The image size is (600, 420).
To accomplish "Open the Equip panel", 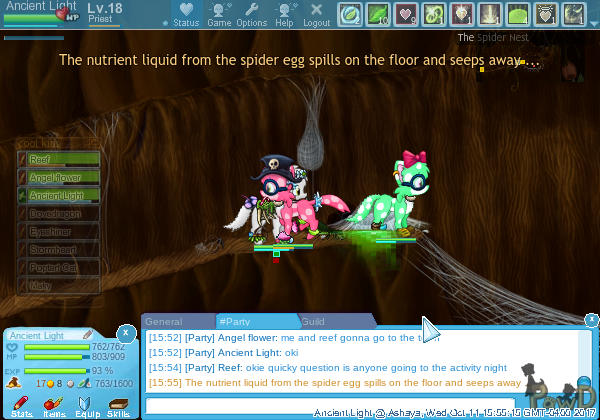I will click(x=85, y=405).
